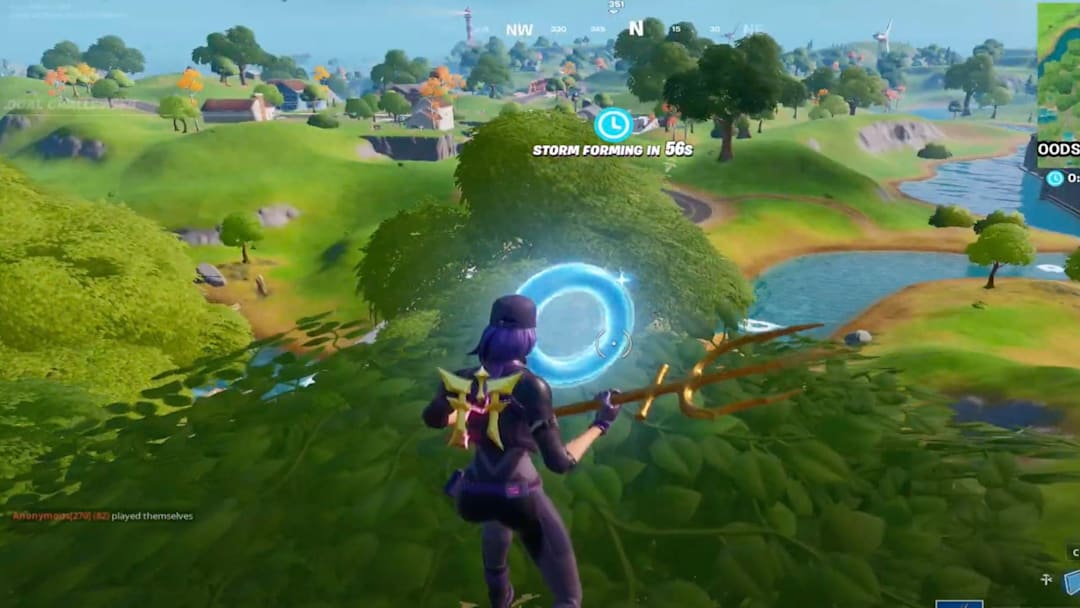This screenshot has width=1080, height=608.
Task: Click the large clock icon above Storm Forming
Action: click(x=612, y=124)
